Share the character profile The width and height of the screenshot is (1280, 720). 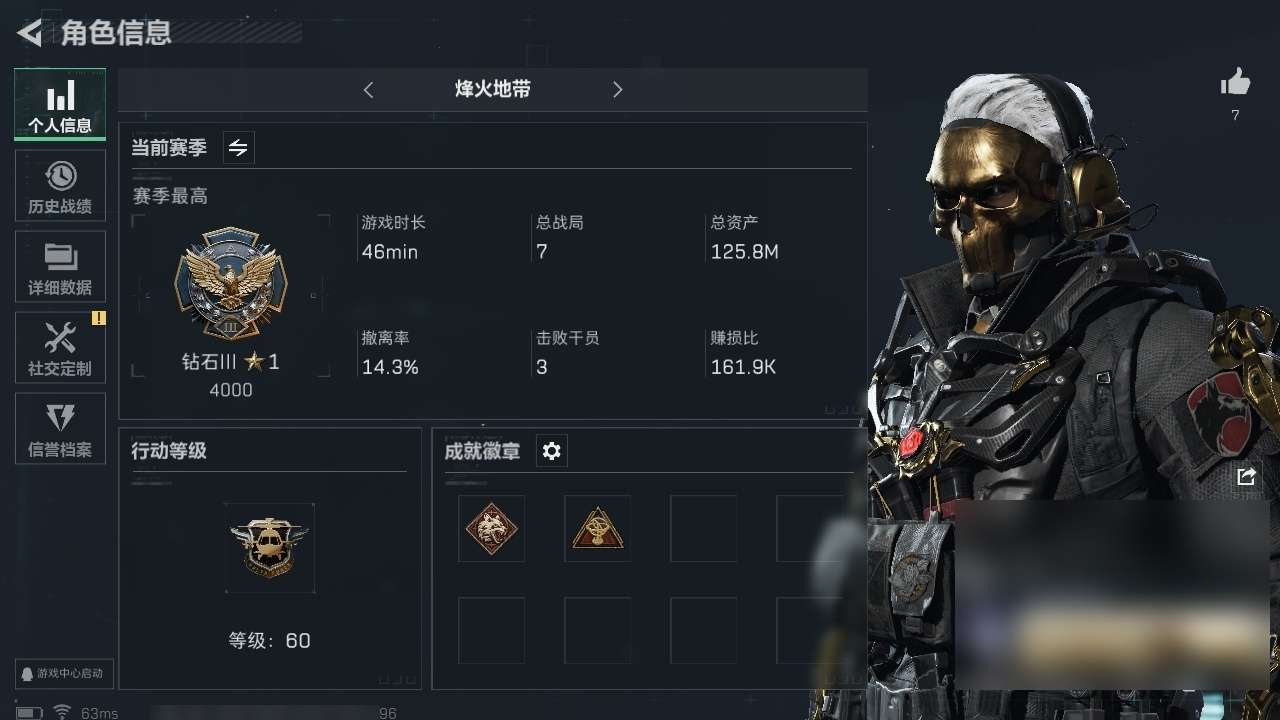[1246, 477]
